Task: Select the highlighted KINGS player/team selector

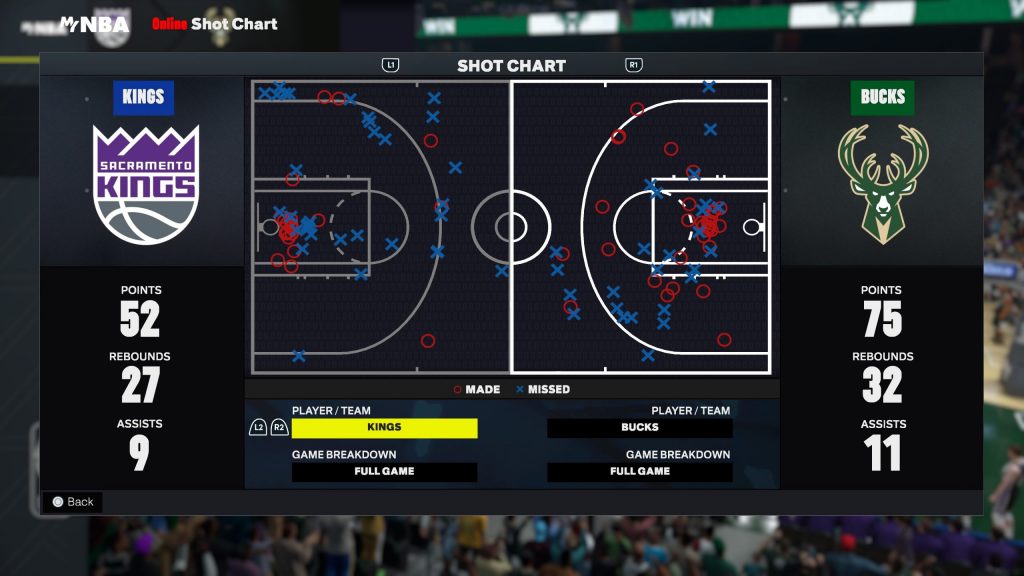Action: coord(384,428)
